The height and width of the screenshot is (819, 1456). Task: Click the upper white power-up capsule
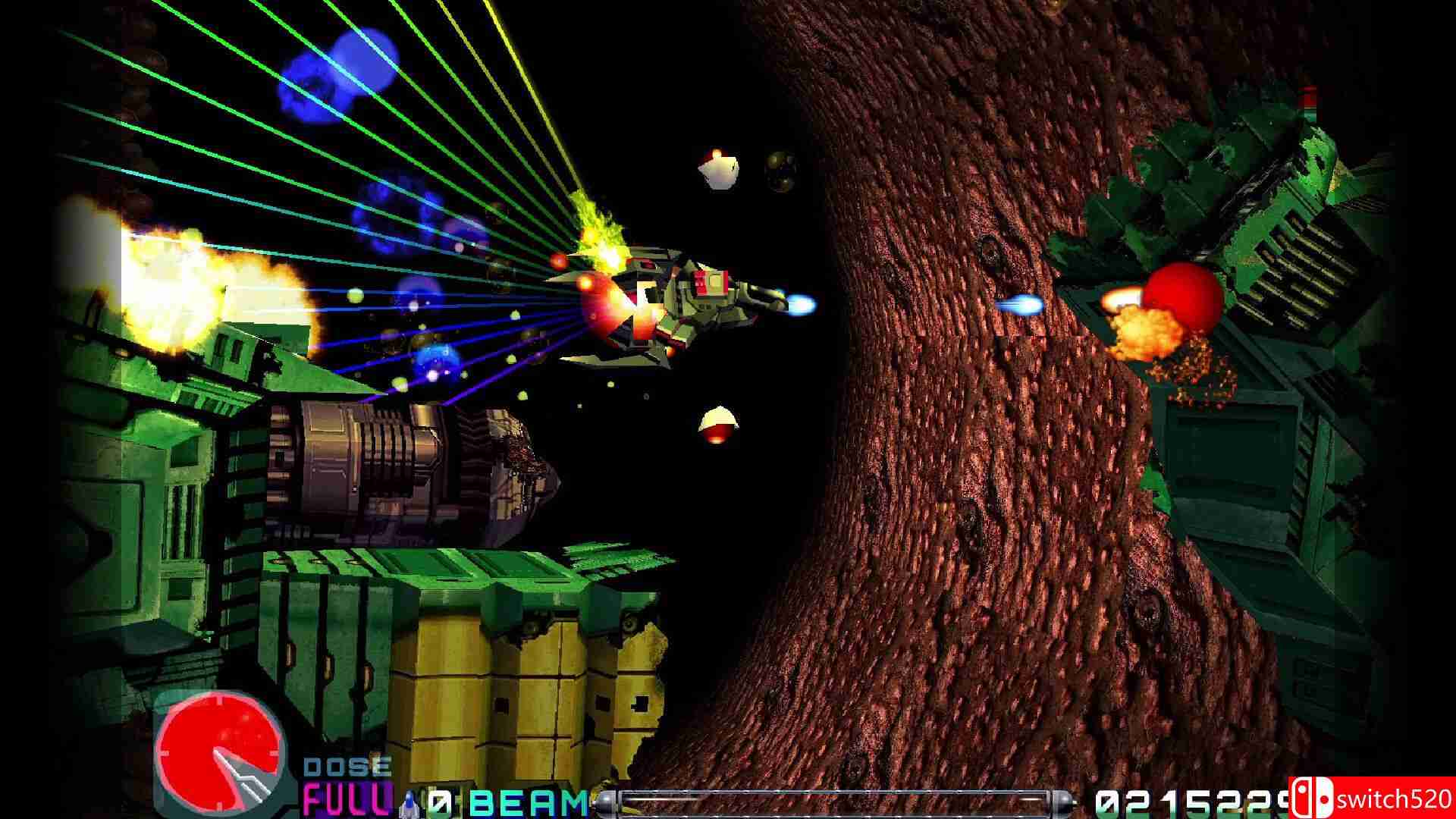(719, 168)
